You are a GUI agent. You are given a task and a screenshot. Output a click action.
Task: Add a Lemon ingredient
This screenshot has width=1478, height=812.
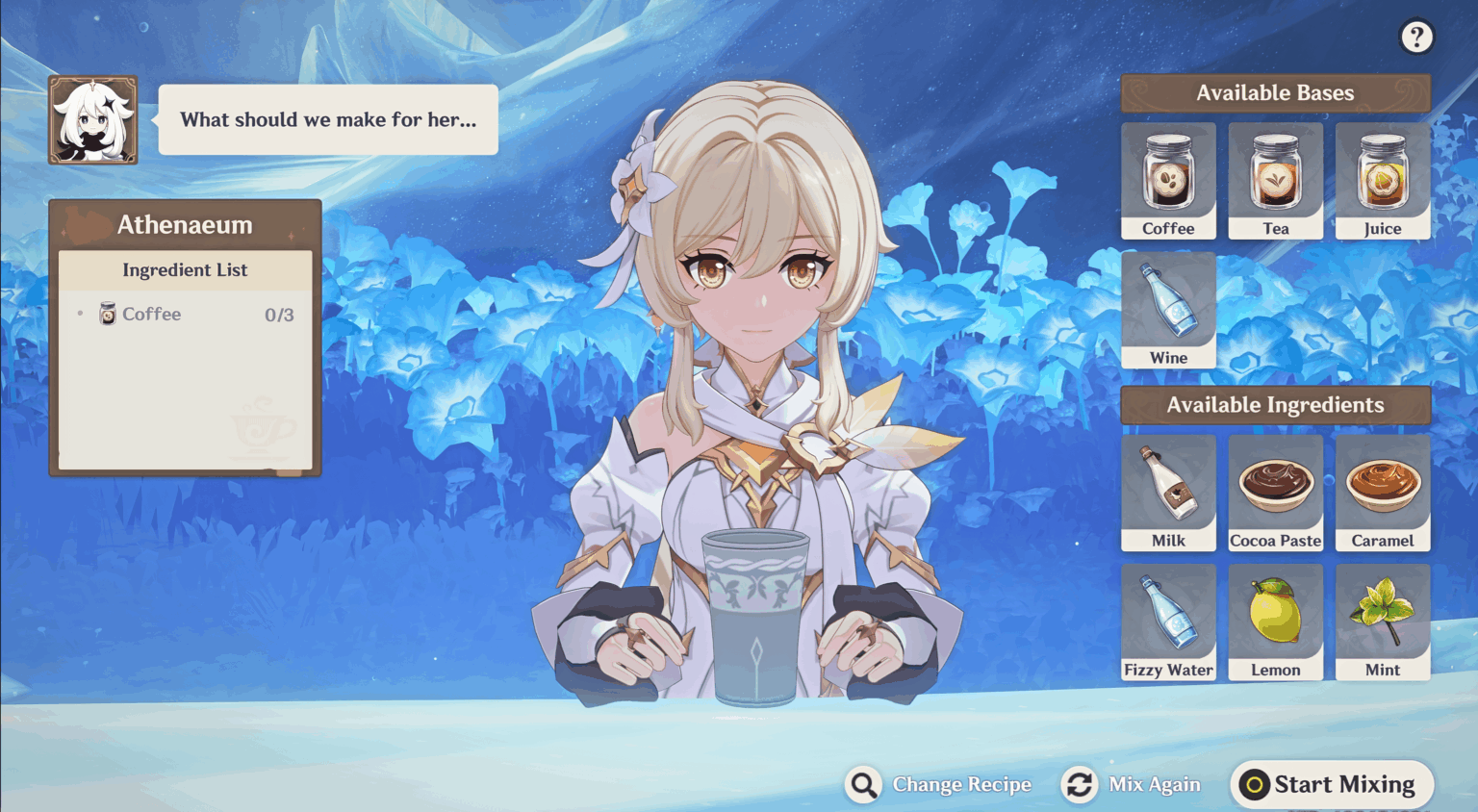[x=1275, y=622]
